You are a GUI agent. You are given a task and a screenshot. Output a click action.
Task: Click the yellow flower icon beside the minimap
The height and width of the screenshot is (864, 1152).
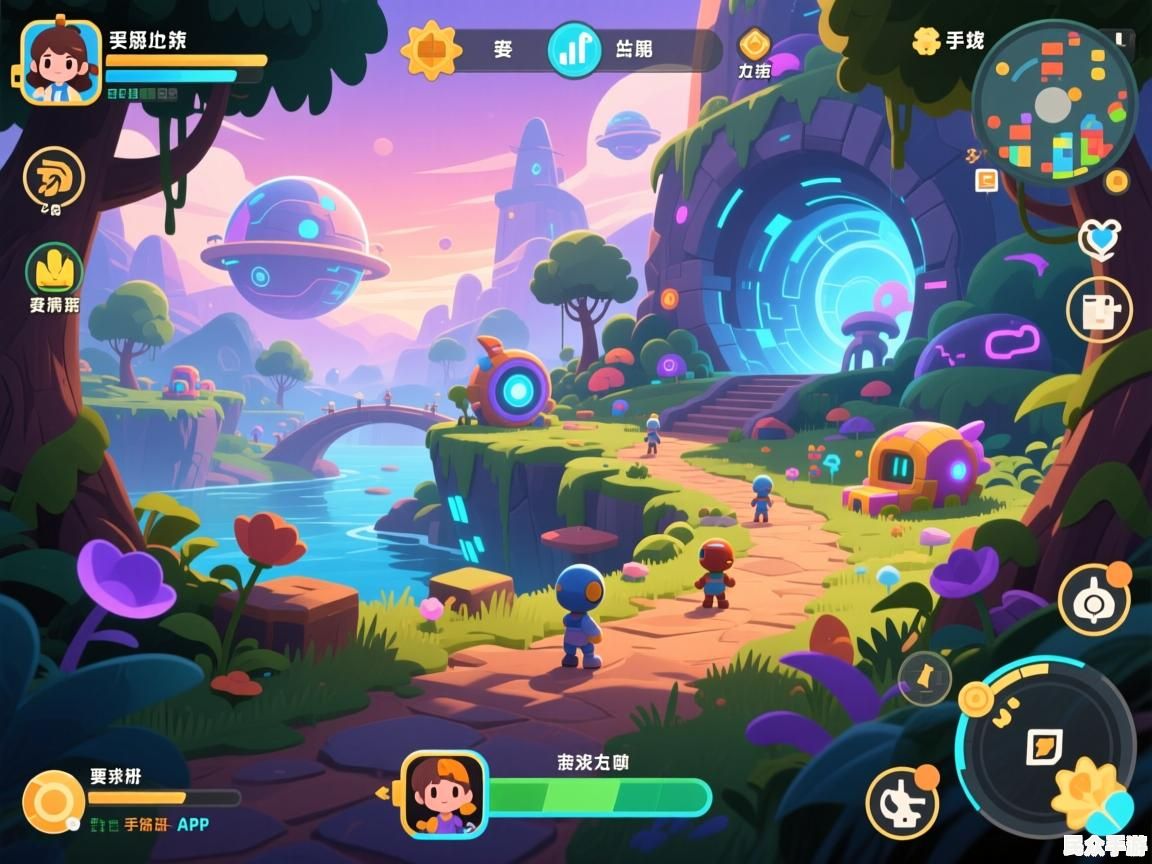[927, 41]
